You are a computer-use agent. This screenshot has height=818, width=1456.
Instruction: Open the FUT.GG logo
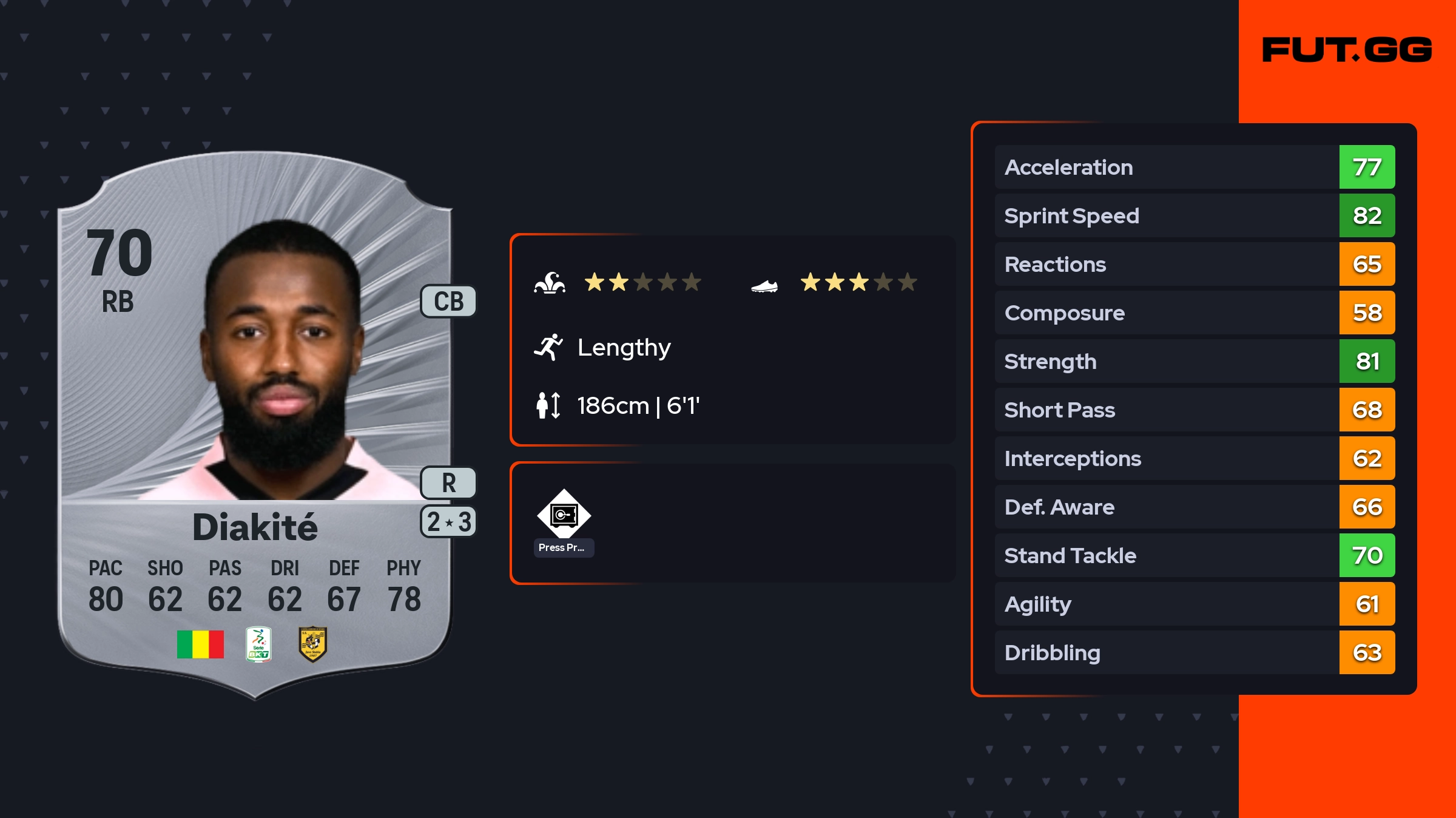click(1347, 50)
